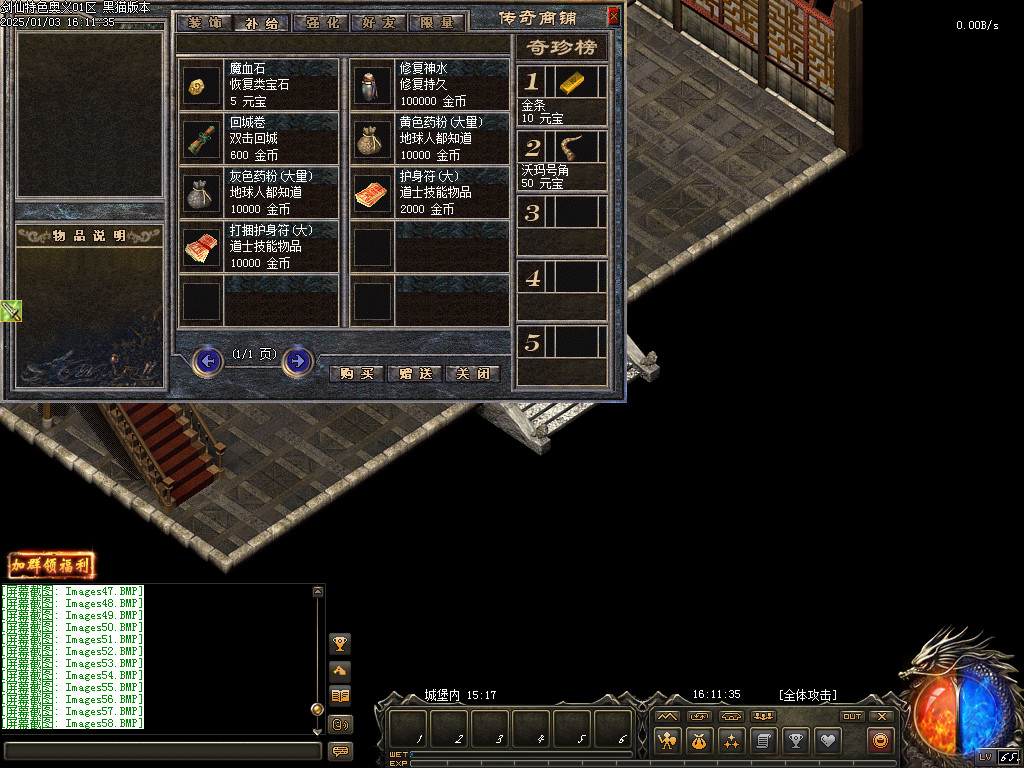Select the 魔血石 item for purchase

[x=258, y=84]
